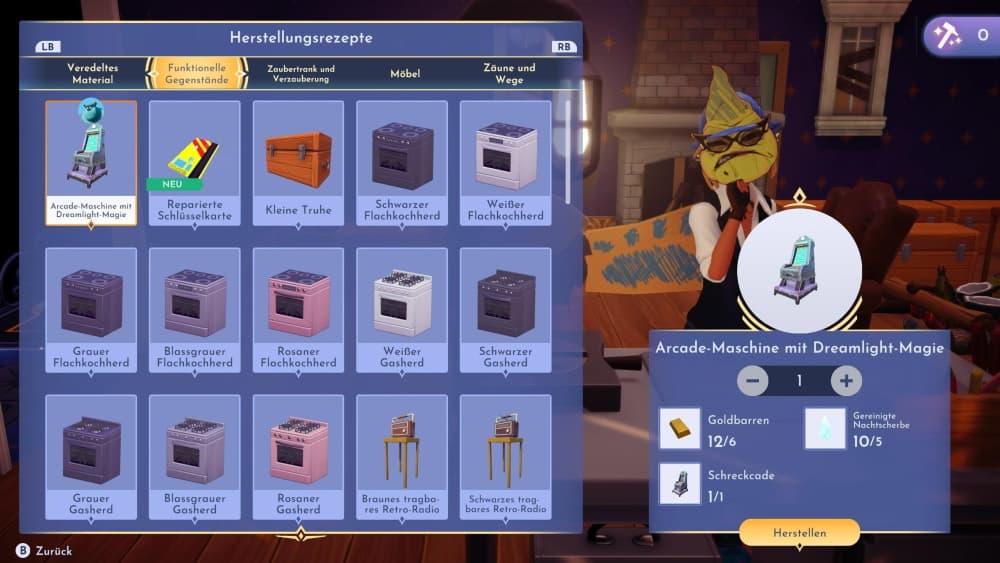The image size is (1000, 563).
Task: Choose the Weißer Gasherd recipe
Action: (x=402, y=309)
